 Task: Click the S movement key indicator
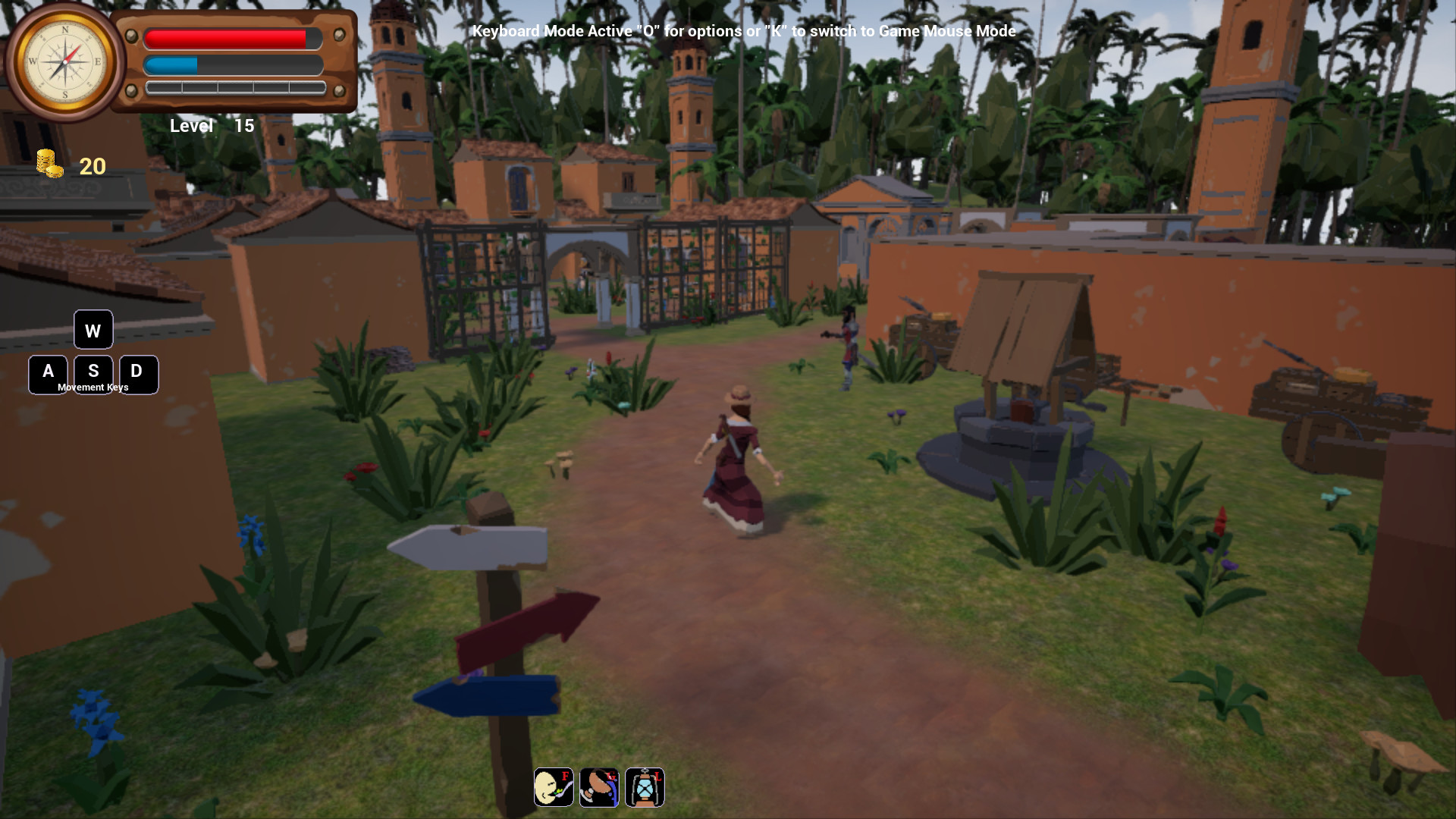coord(93,373)
